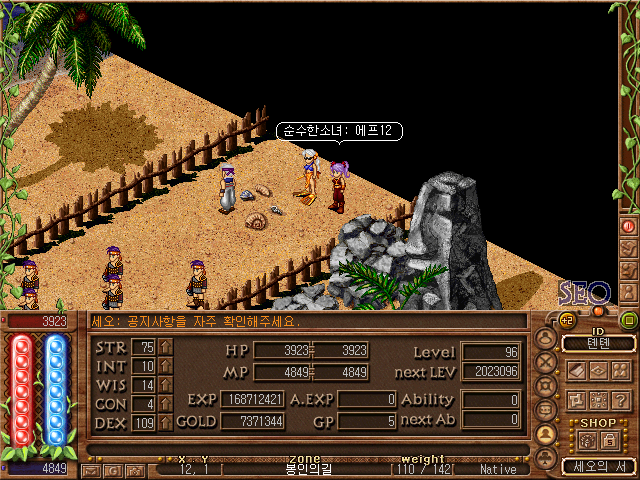Click the red power button
Image resolution: width=640 pixels, height=480 pixels.
pos(629,227)
